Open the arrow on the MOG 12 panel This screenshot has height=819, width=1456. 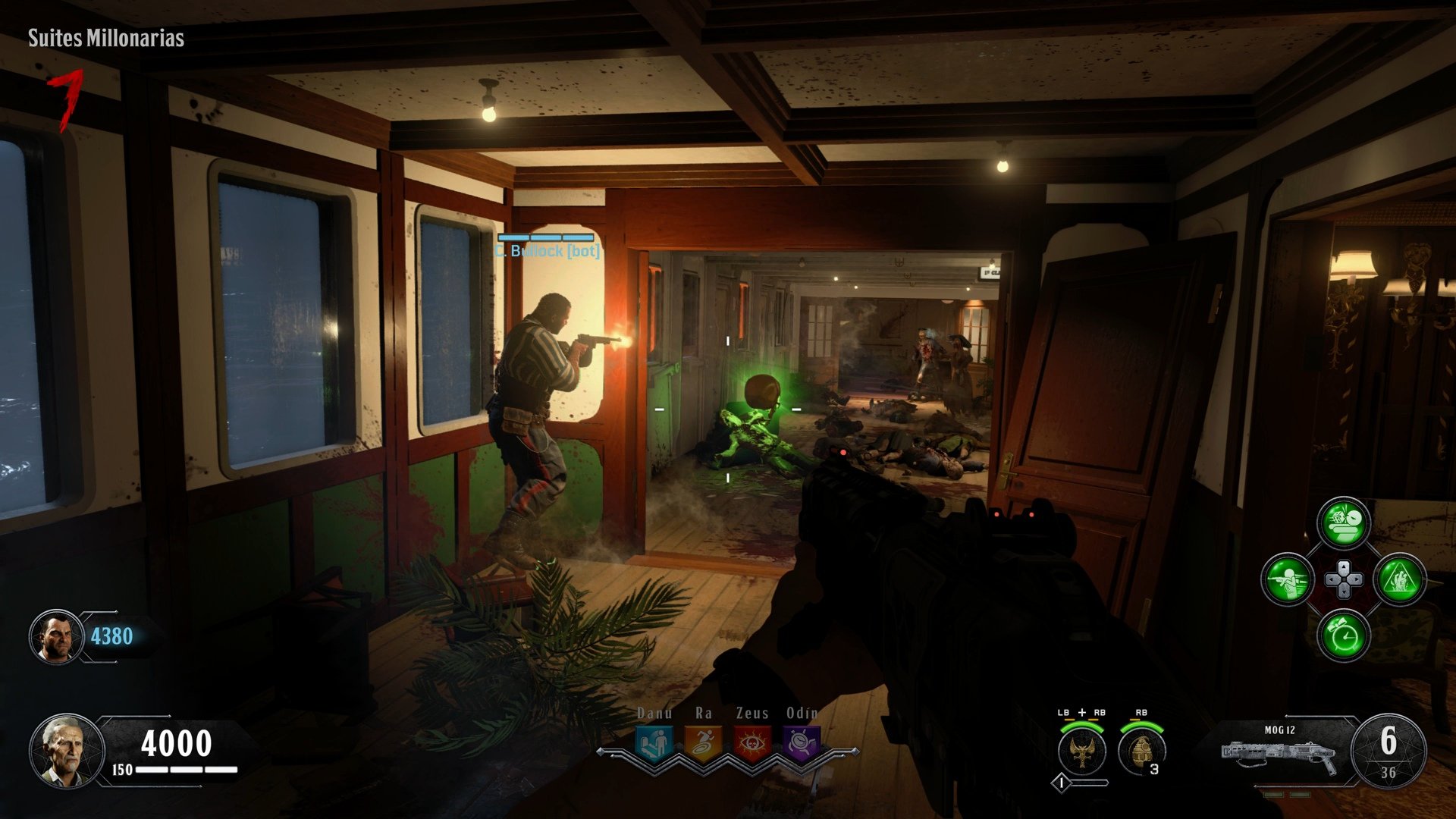(1285, 716)
